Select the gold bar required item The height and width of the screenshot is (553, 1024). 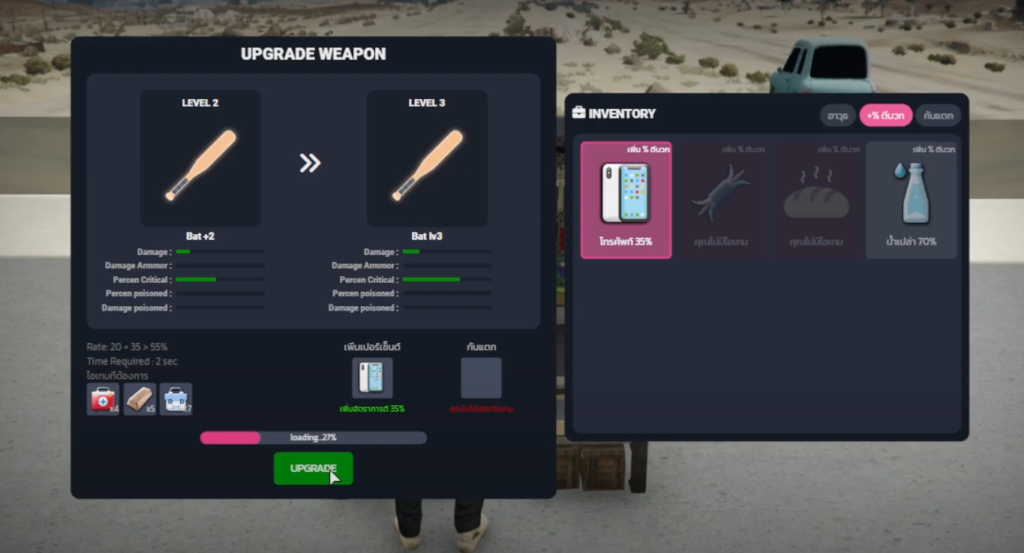140,399
